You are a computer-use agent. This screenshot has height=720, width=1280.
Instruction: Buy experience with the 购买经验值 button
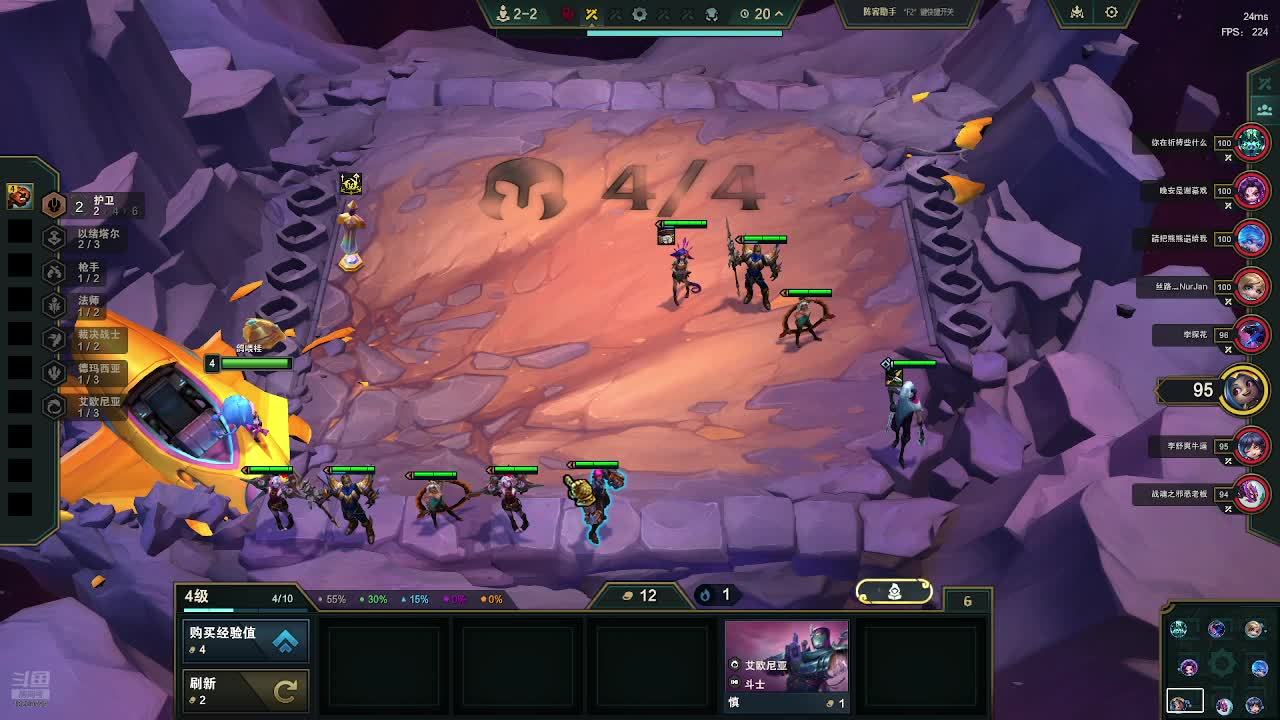click(x=245, y=640)
